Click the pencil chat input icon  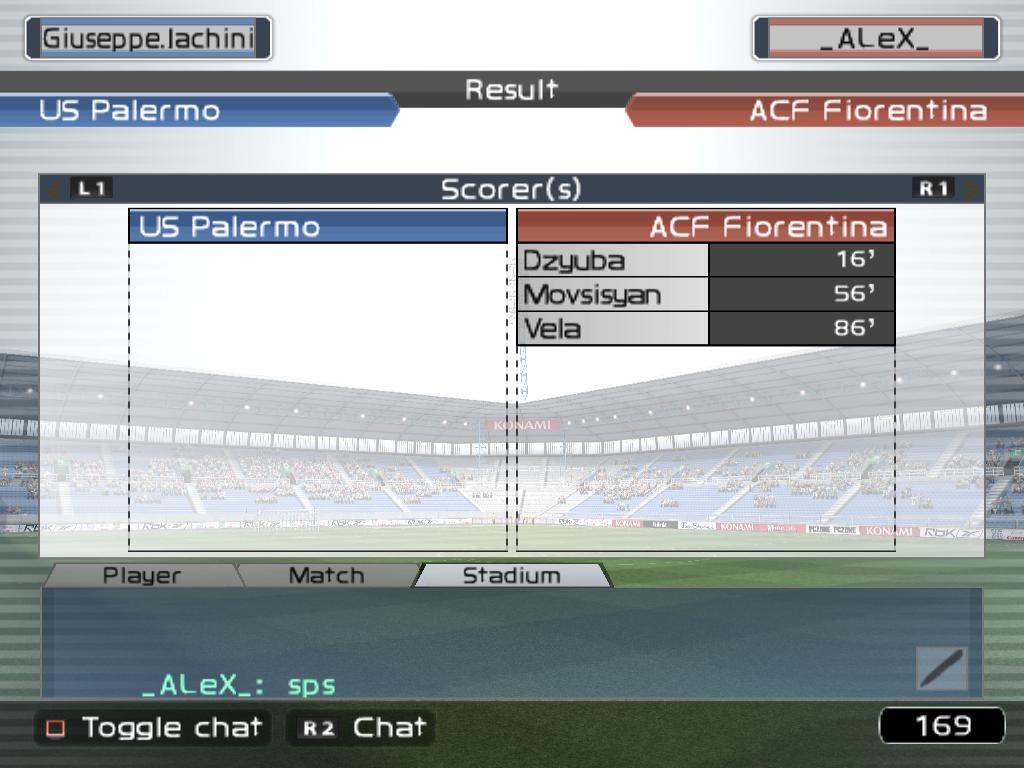coord(941,668)
